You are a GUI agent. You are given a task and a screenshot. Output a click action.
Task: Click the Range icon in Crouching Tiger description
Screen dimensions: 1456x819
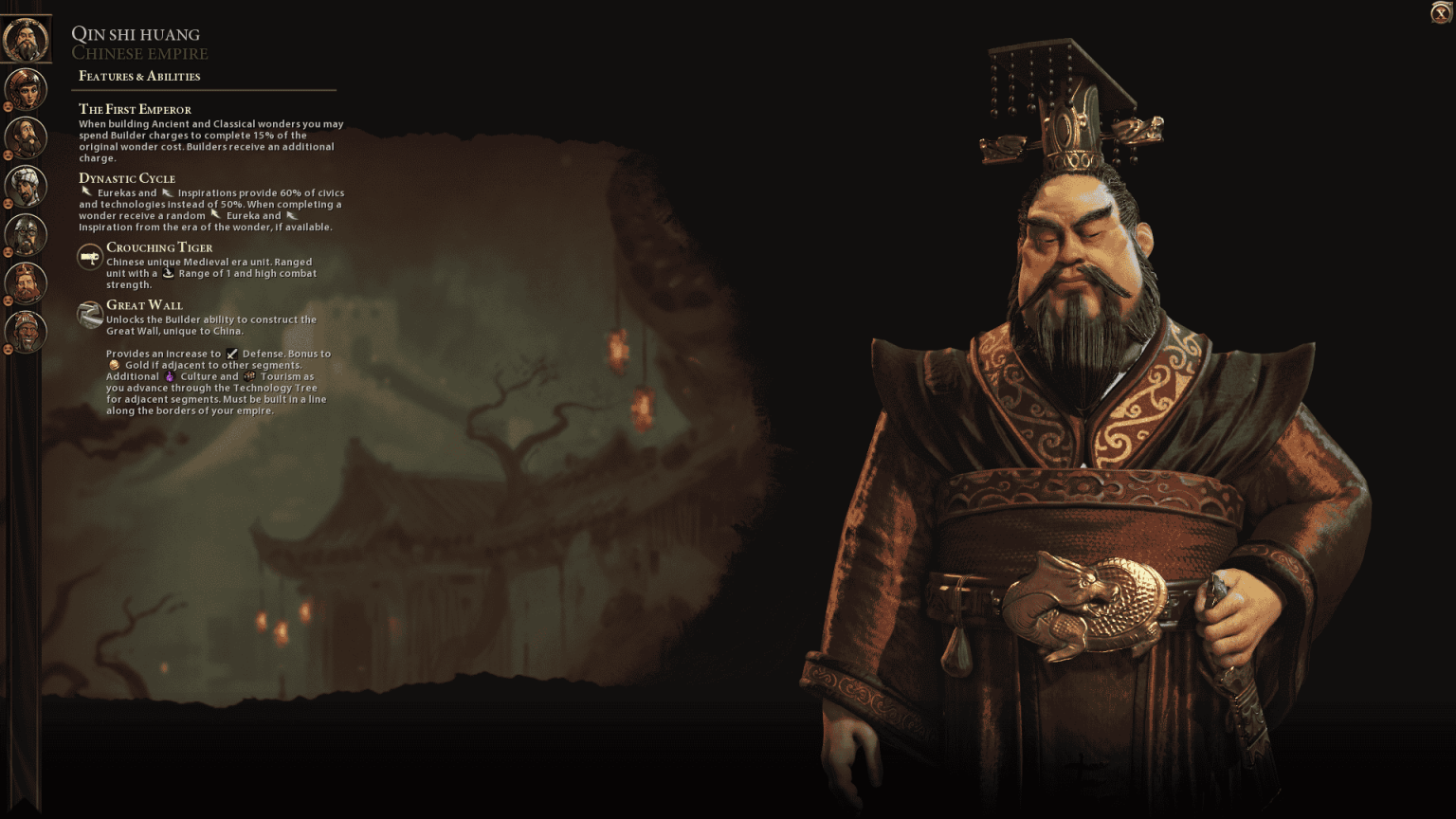pos(169,273)
